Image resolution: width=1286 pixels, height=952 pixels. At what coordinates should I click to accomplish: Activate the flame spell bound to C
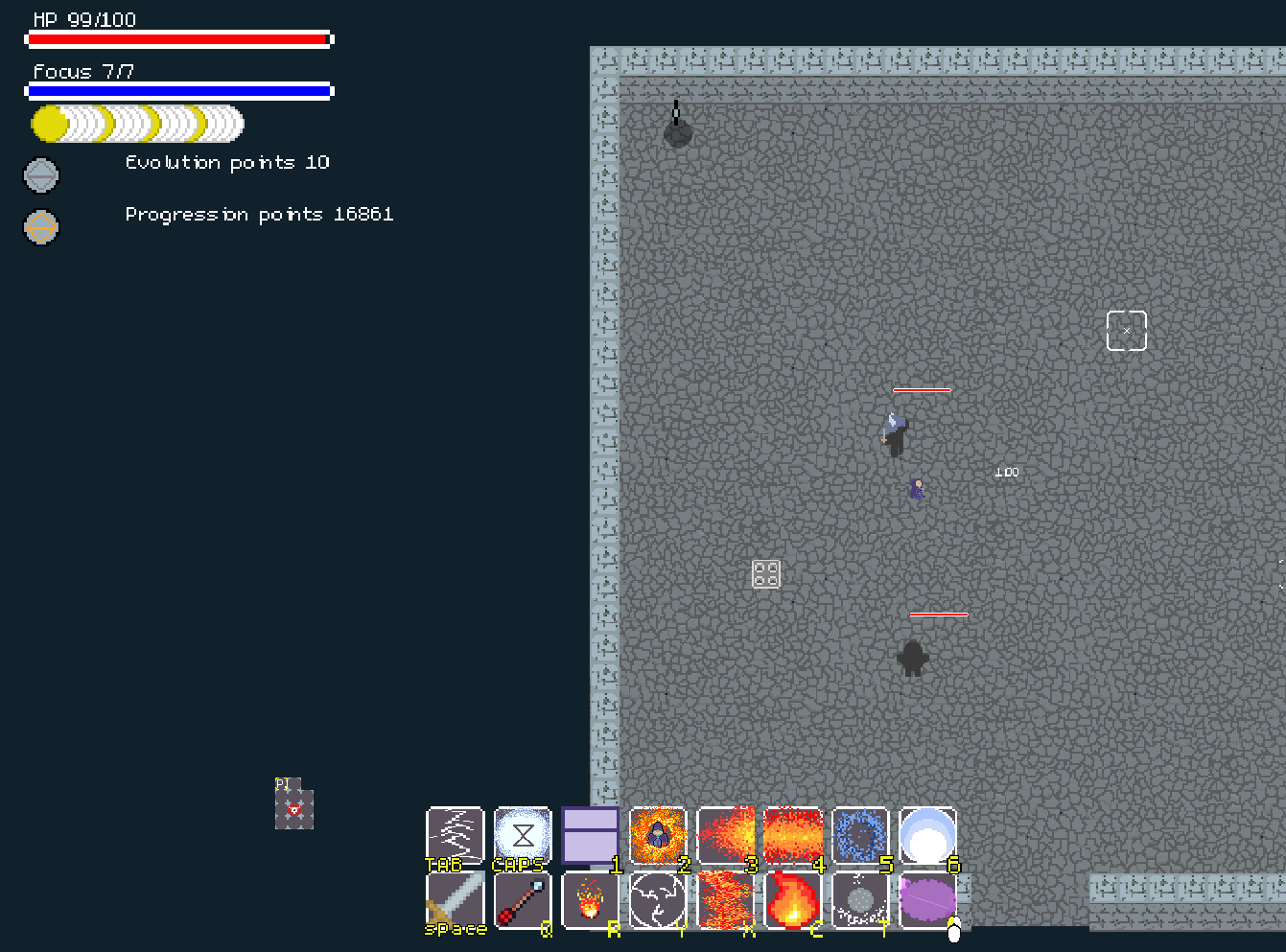793,901
